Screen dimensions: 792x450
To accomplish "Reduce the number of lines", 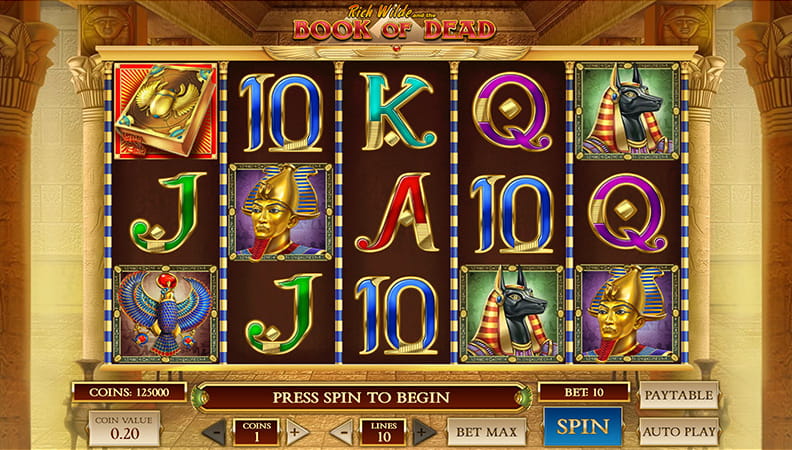I will [341, 433].
